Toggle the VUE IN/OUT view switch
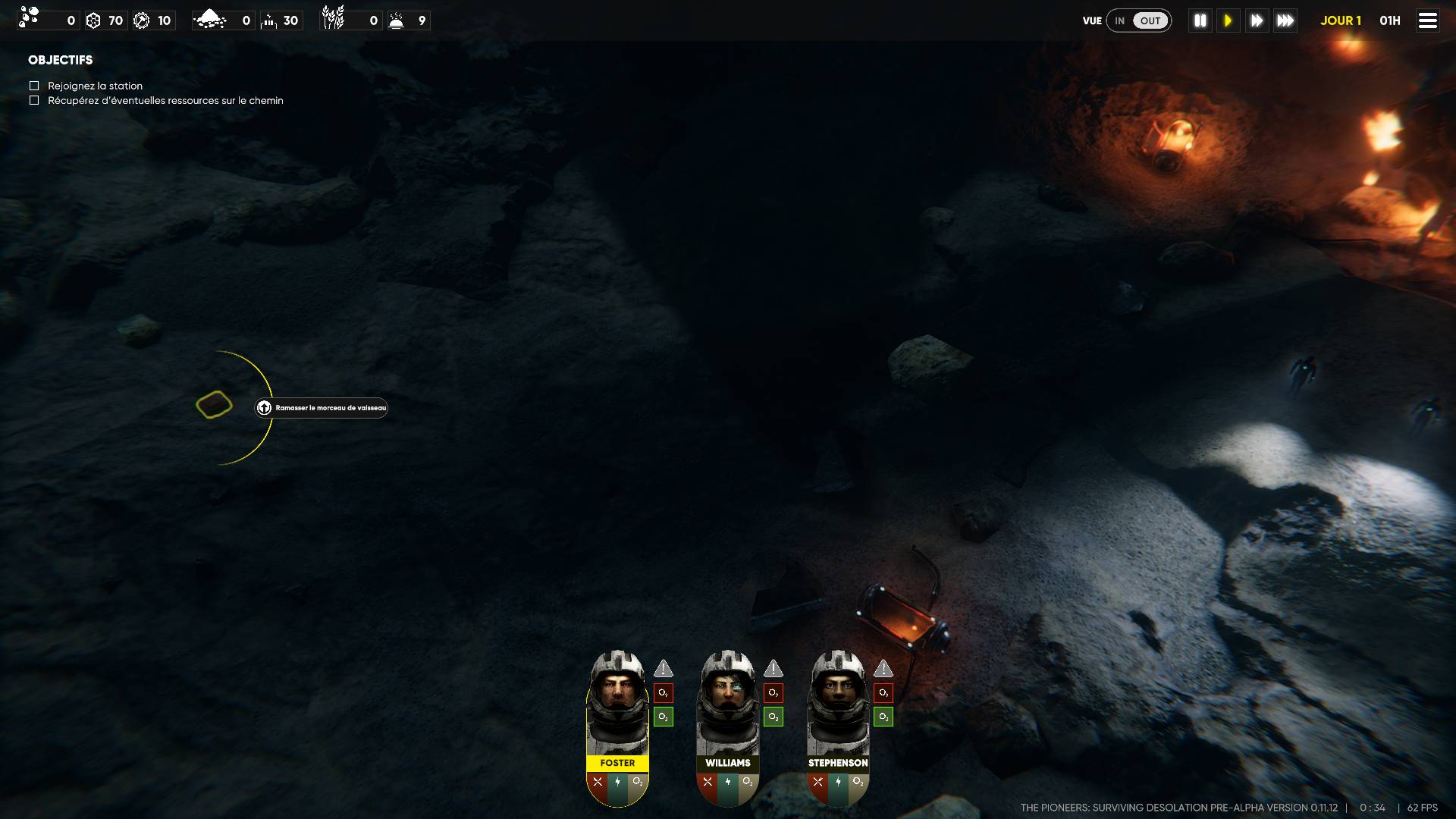The image size is (1456, 819). tap(1138, 20)
